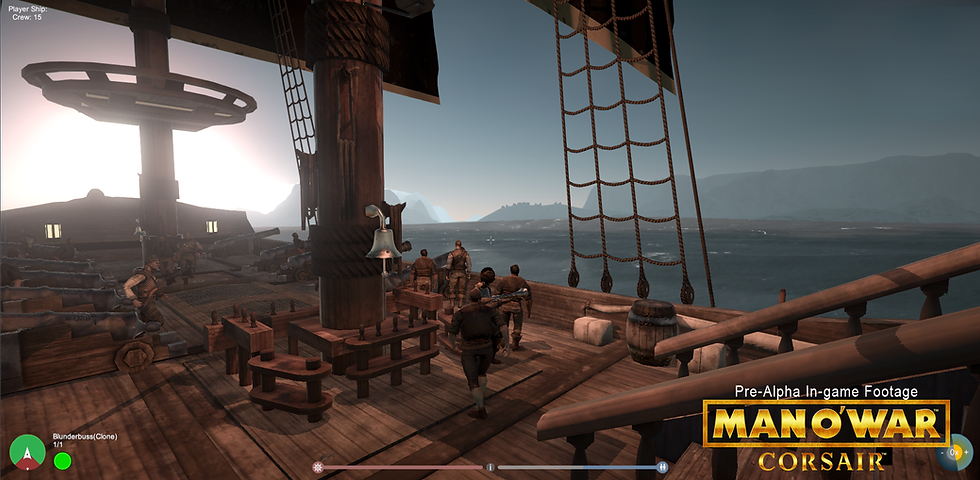Open the info icon between the bars
This screenshot has height=480, width=980.
click(490, 467)
